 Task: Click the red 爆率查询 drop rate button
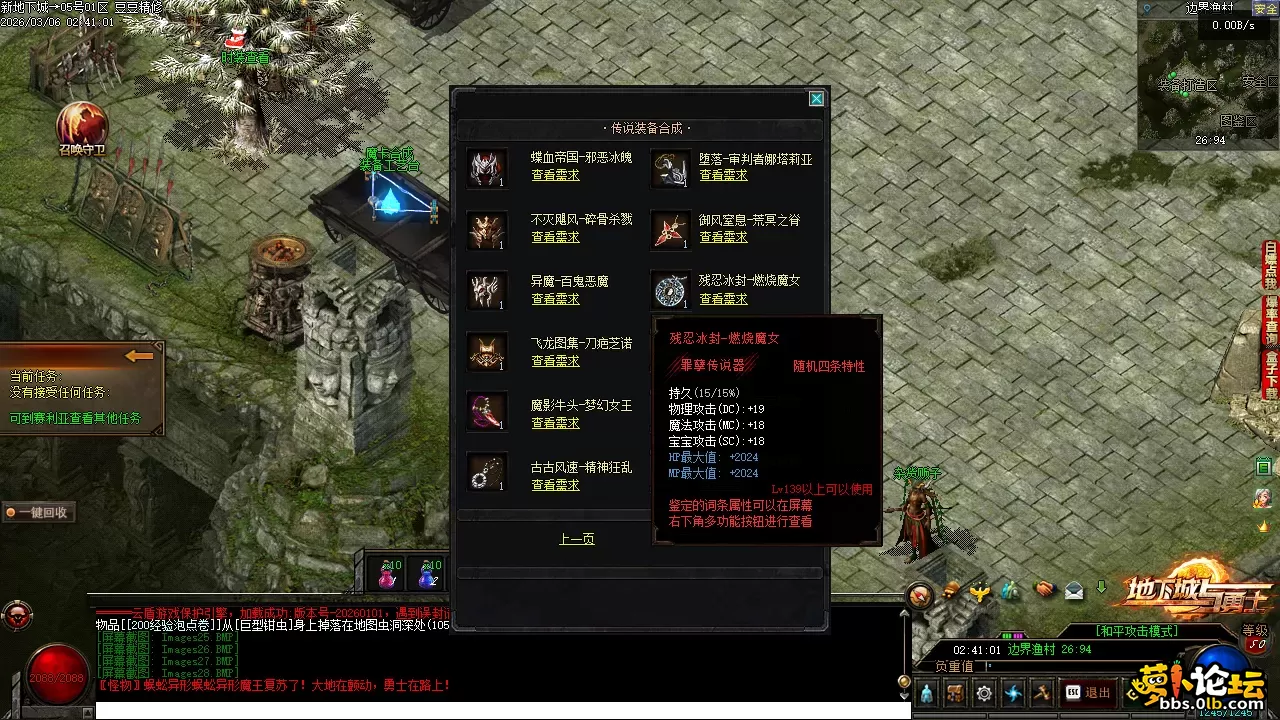tap(1271, 318)
